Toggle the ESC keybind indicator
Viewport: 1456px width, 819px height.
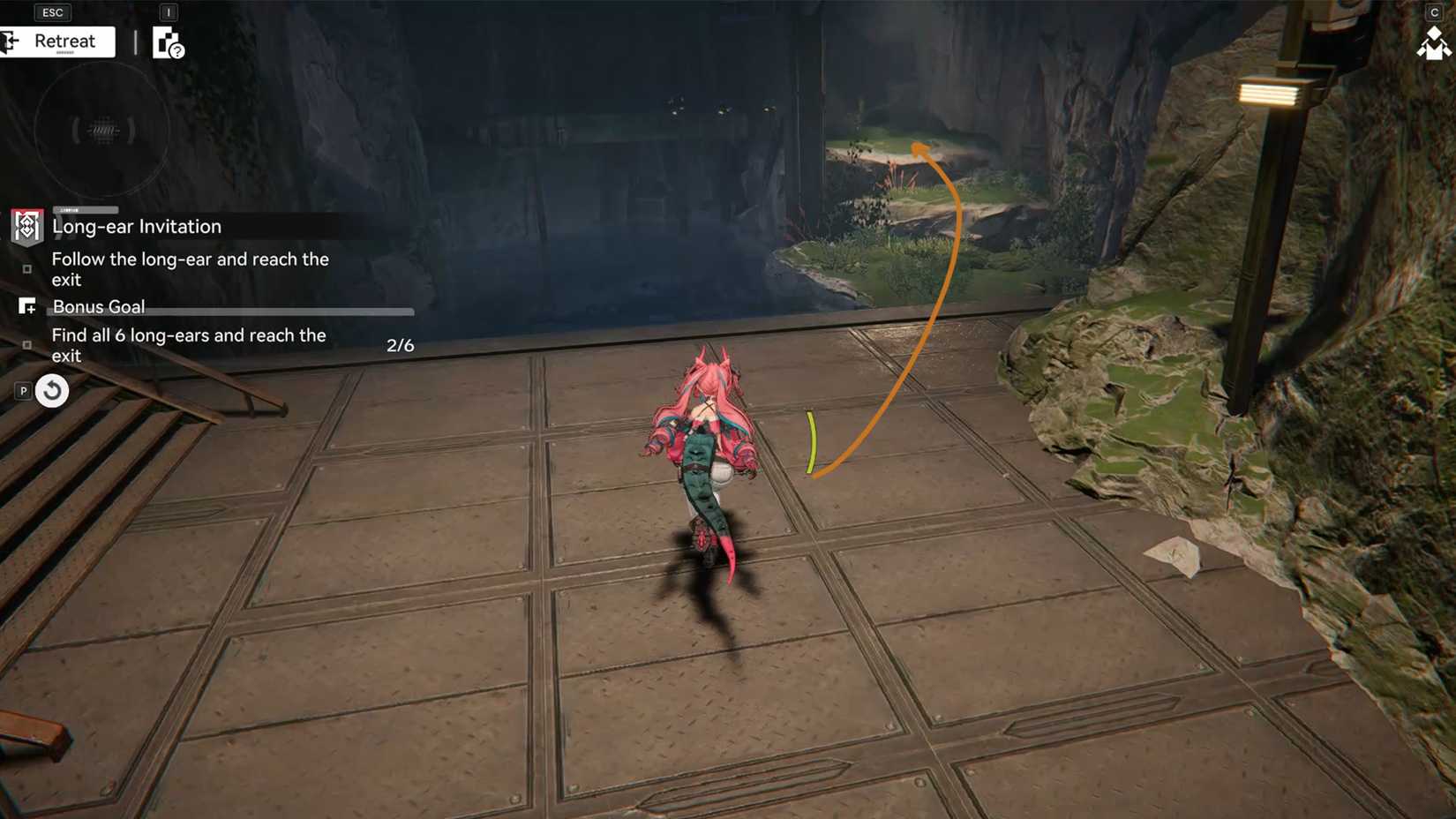tap(52, 11)
